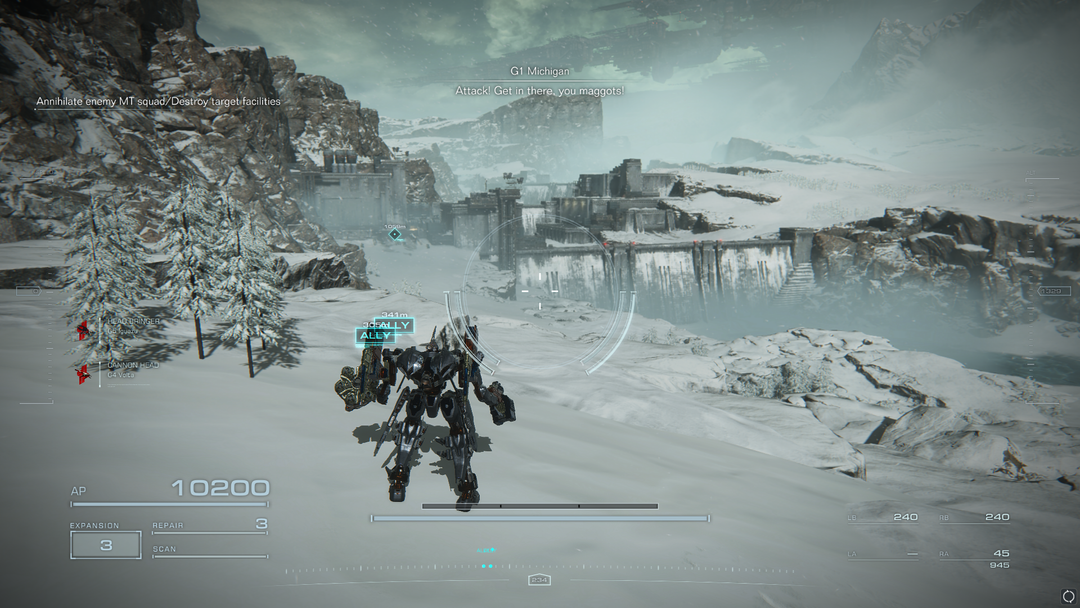Screen dimensions: 1080x608
Task: Activate the Expansion slot box
Action: (x=105, y=545)
